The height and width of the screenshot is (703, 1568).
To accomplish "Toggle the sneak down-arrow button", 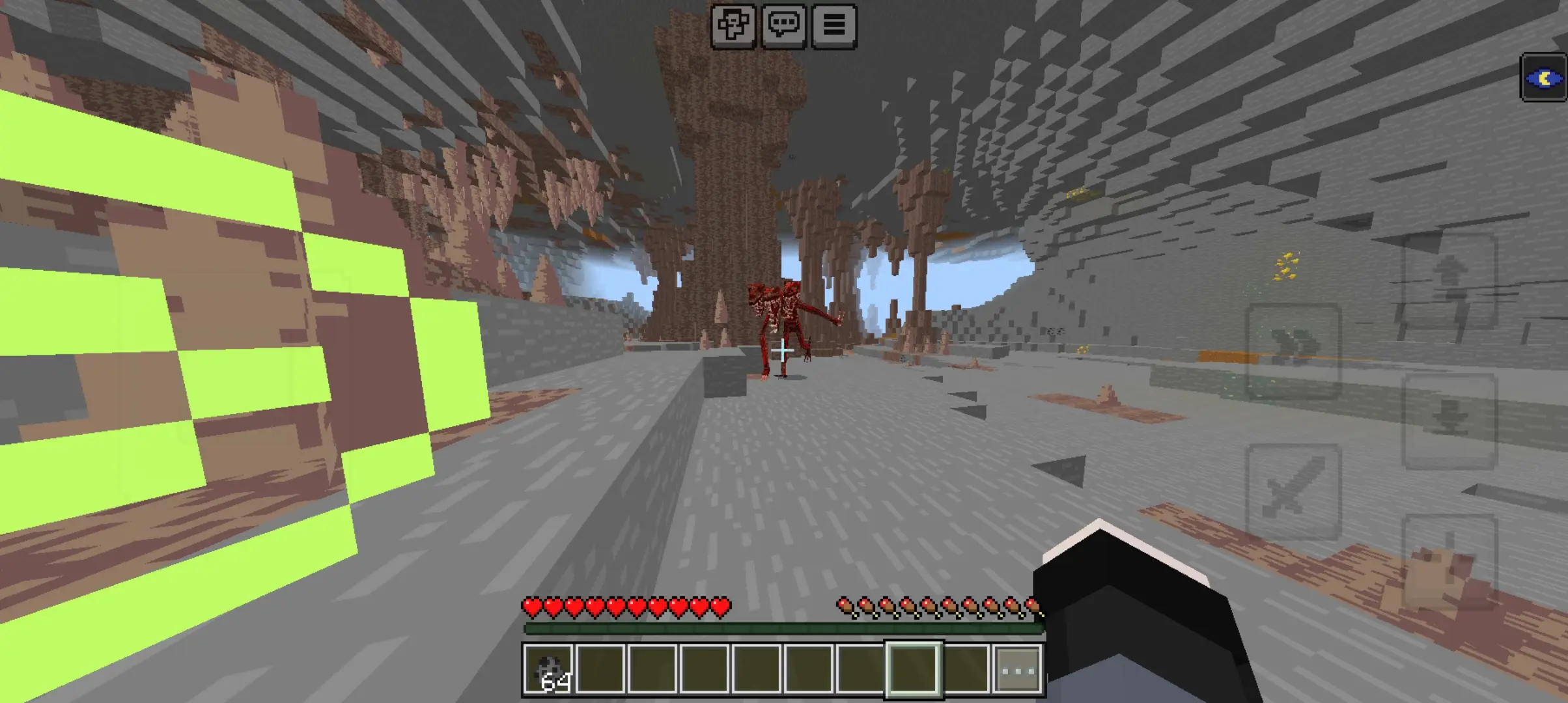I will [x=1449, y=422].
